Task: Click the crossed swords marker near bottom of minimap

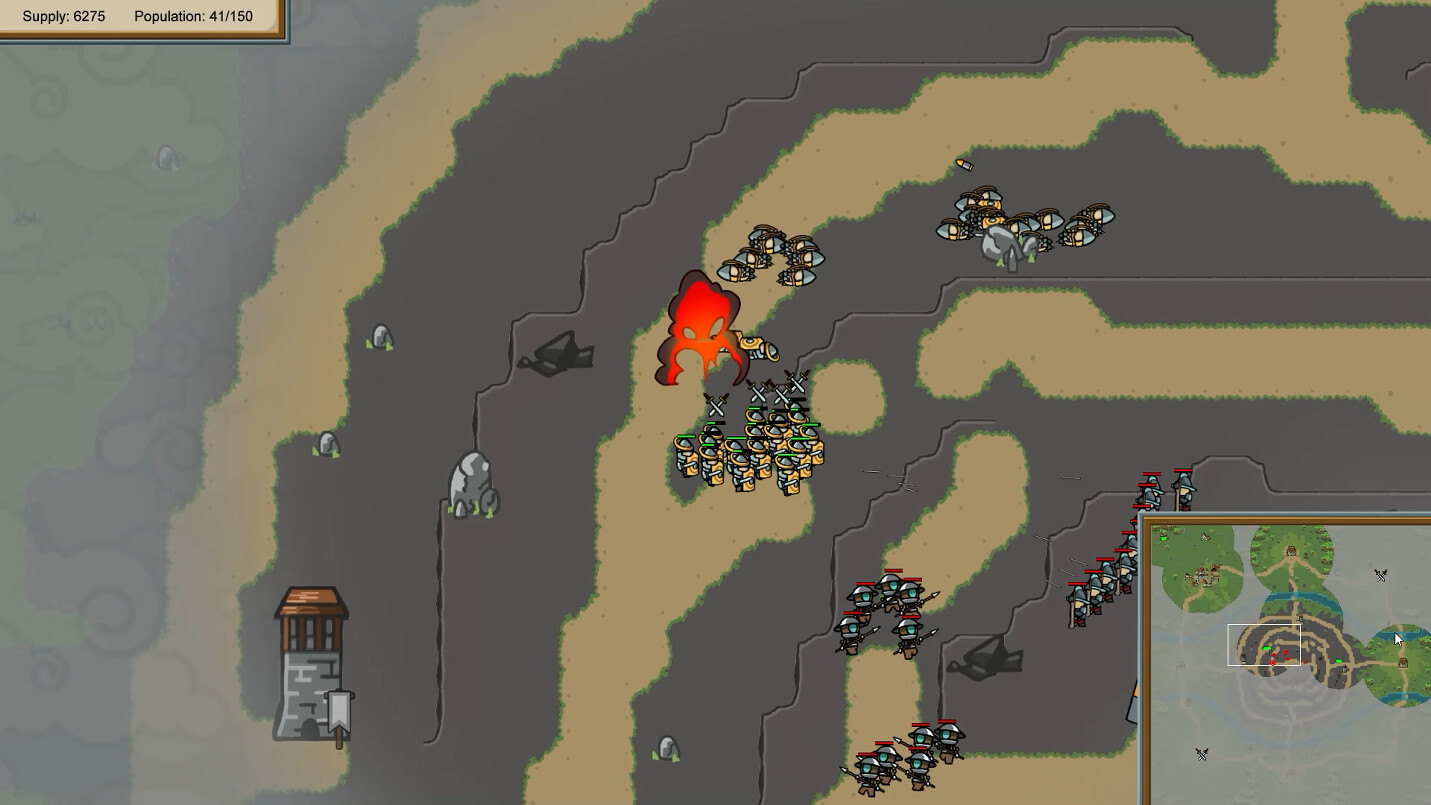Action: click(x=1202, y=753)
